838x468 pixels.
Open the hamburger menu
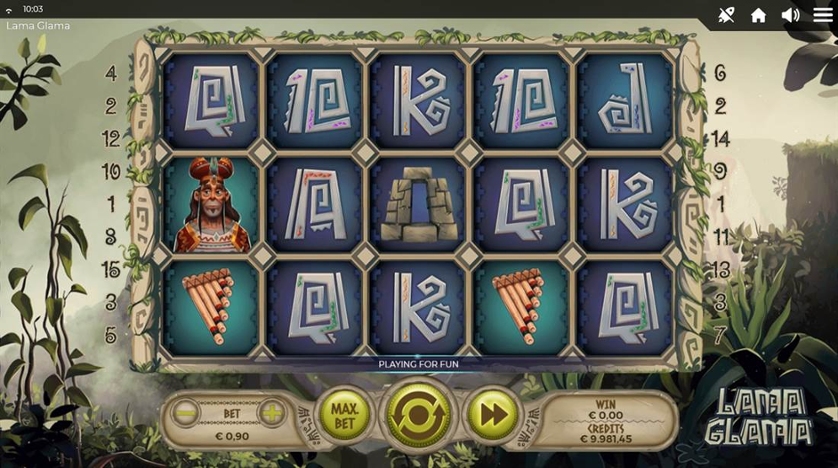(822, 15)
